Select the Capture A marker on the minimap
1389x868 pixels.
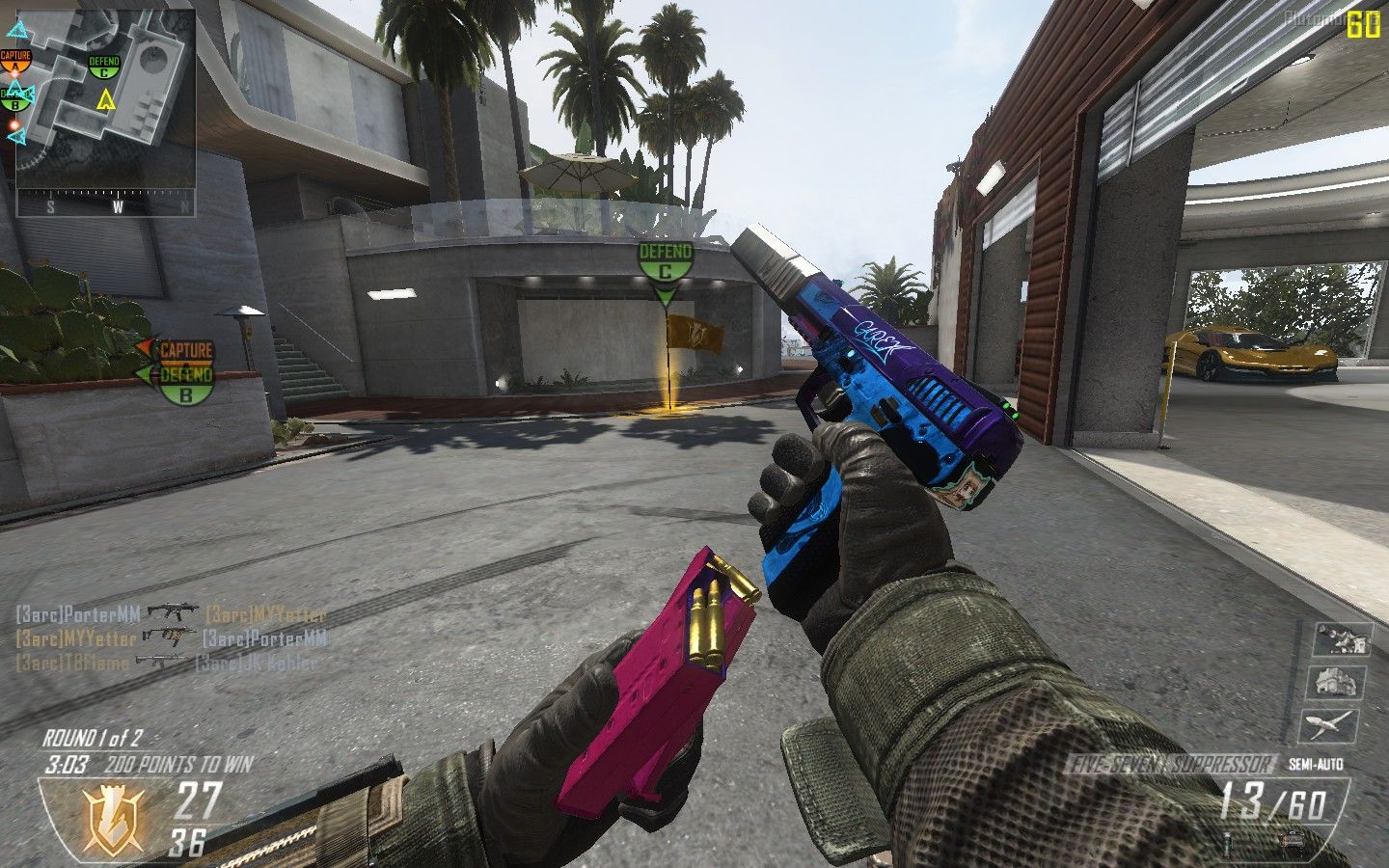(x=15, y=62)
